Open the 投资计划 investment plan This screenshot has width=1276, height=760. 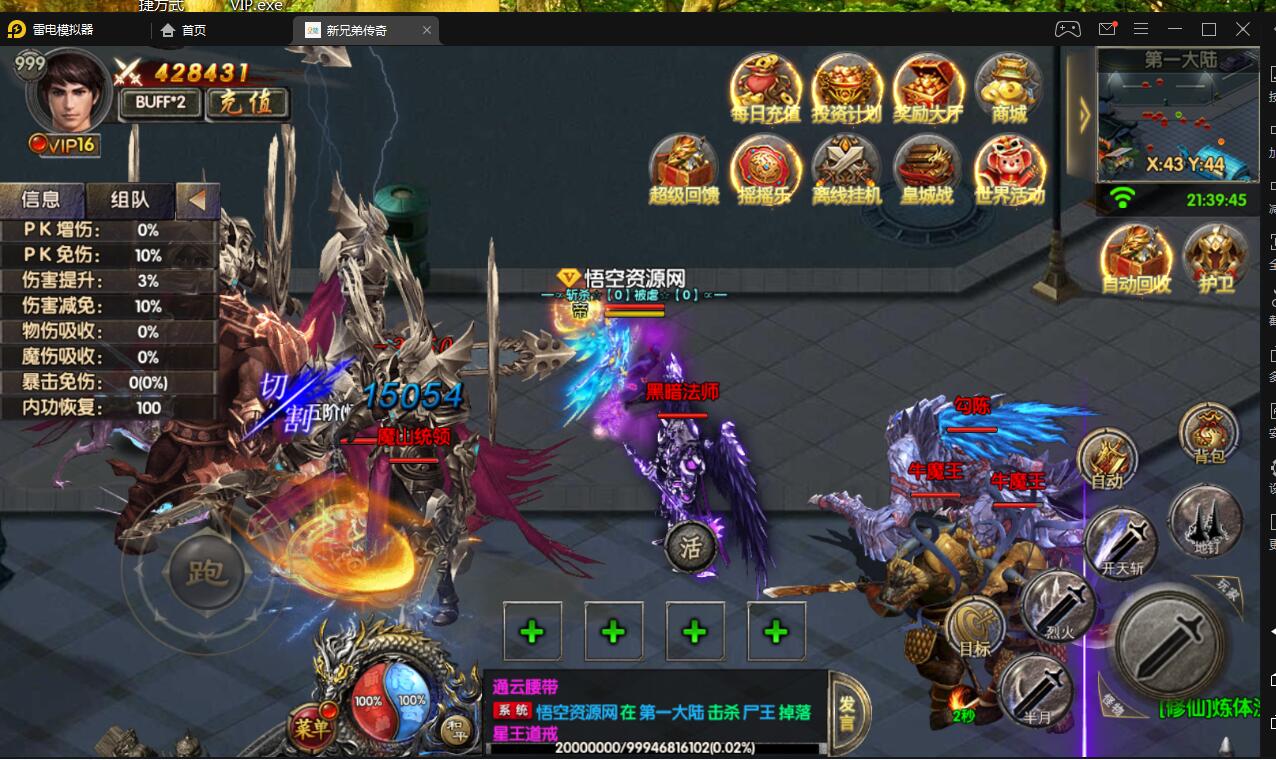[x=846, y=88]
